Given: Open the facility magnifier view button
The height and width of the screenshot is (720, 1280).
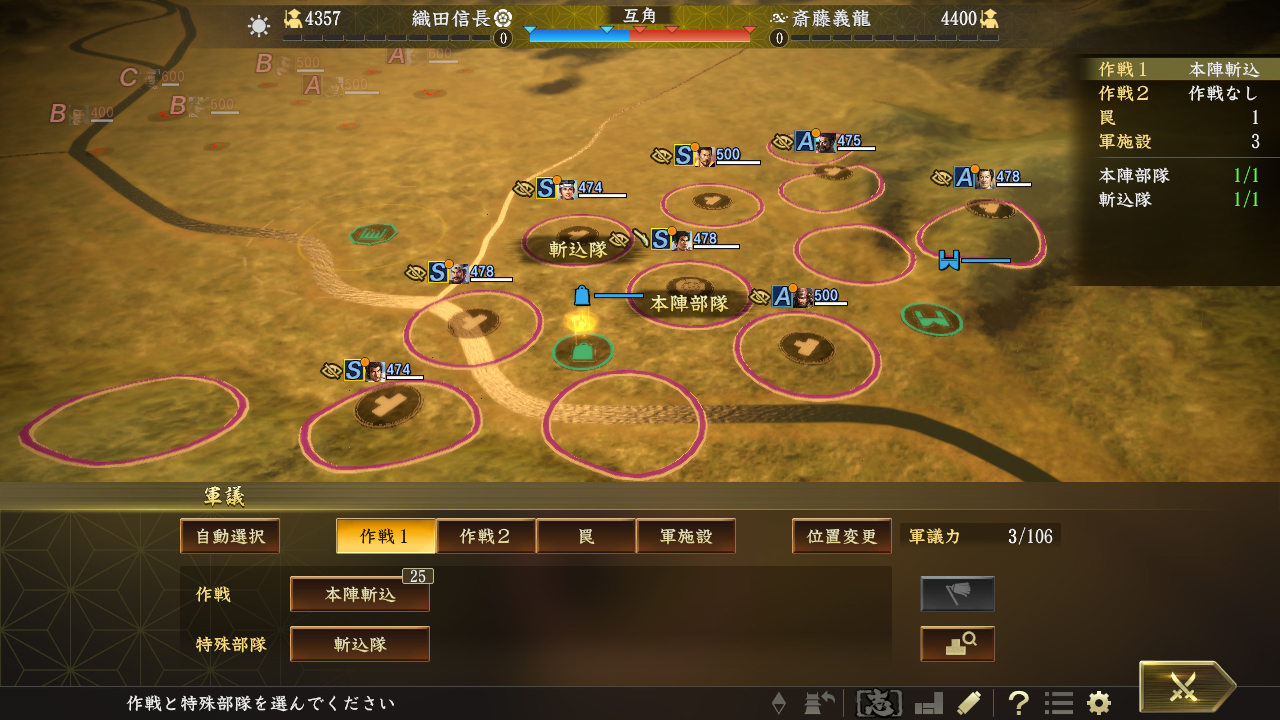Looking at the screenshot, I should (957, 643).
